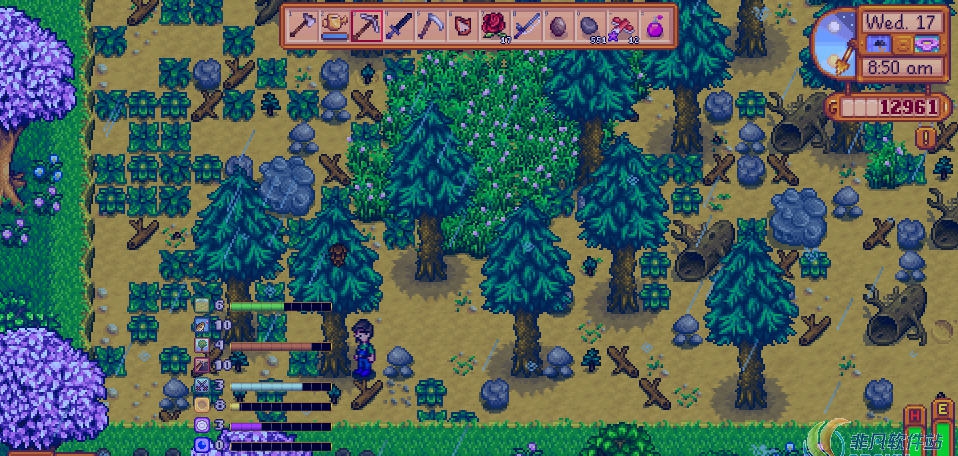
Task: Select the pickaxe slot
Action: [366, 24]
